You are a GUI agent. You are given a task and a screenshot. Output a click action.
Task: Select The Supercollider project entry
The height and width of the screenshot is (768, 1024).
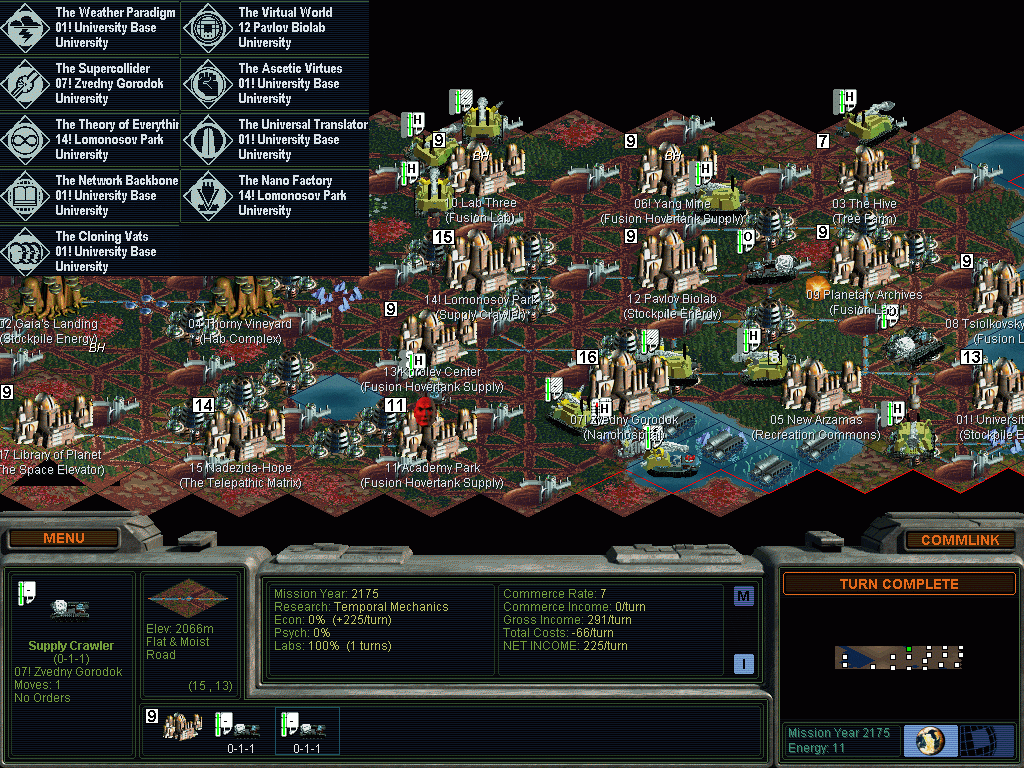pyautogui.click(x=91, y=84)
